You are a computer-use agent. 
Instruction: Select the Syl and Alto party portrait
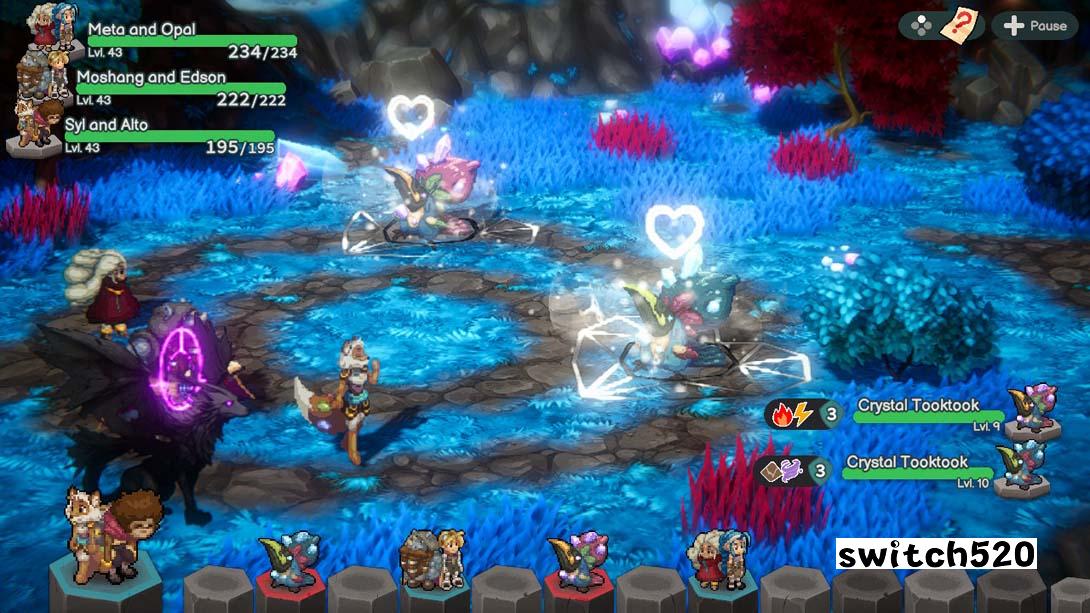pos(35,125)
